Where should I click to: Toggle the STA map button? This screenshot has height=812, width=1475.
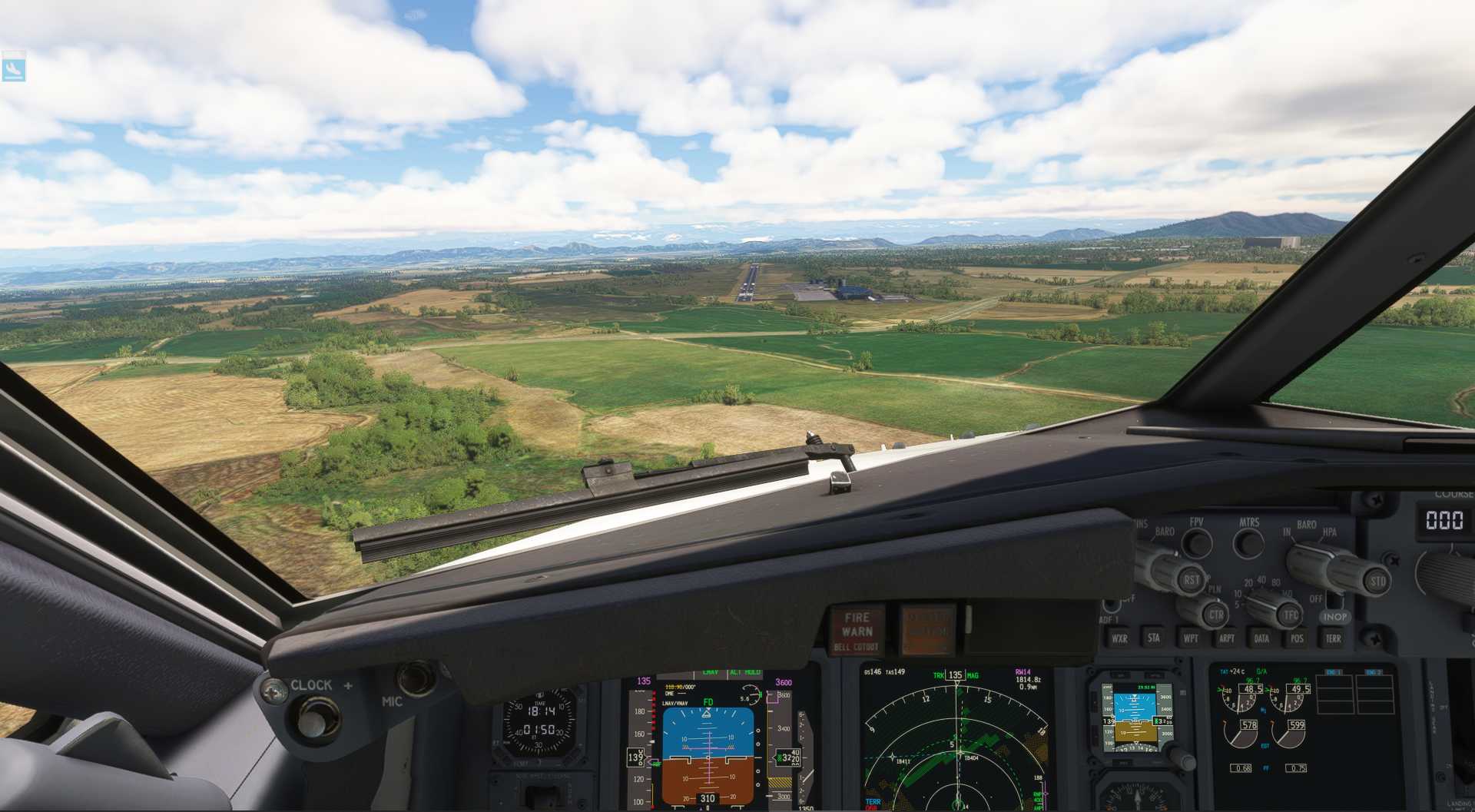[1154, 638]
